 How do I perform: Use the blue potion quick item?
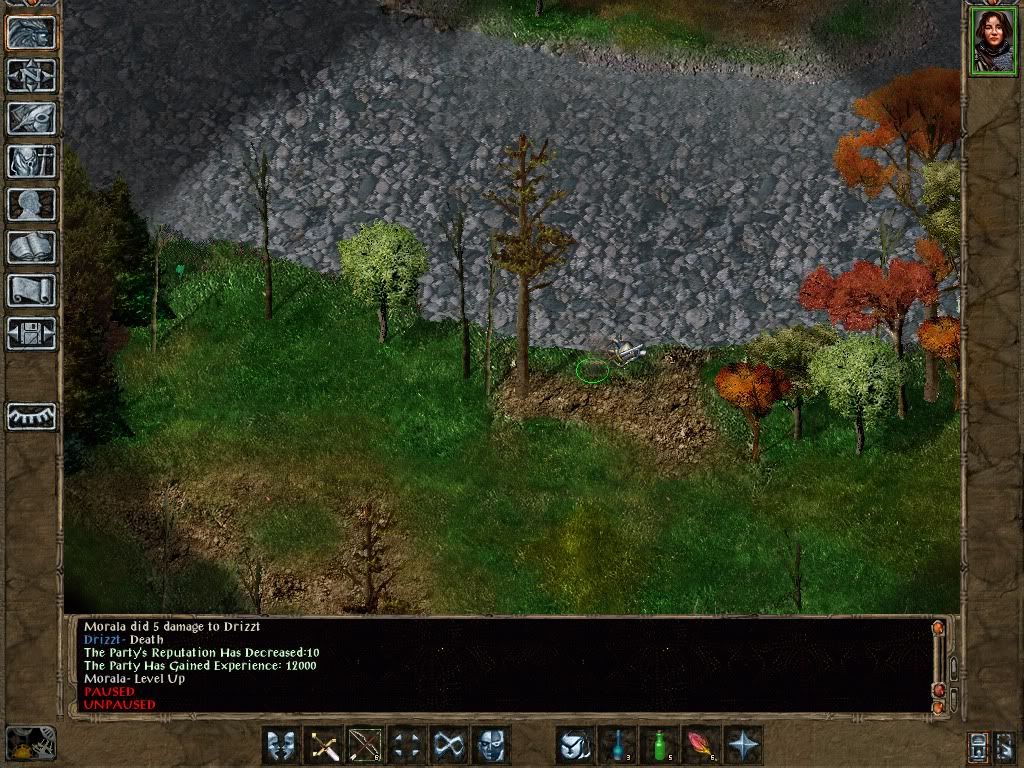coord(618,746)
